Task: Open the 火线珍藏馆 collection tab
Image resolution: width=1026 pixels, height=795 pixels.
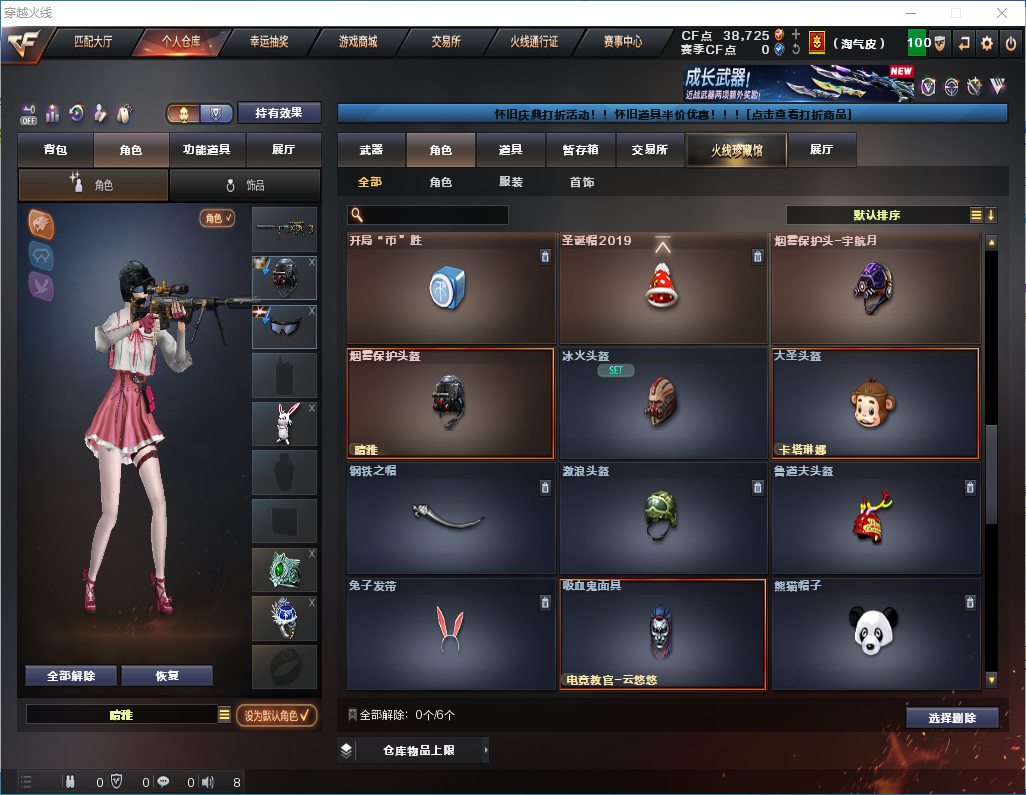Action: click(736, 150)
